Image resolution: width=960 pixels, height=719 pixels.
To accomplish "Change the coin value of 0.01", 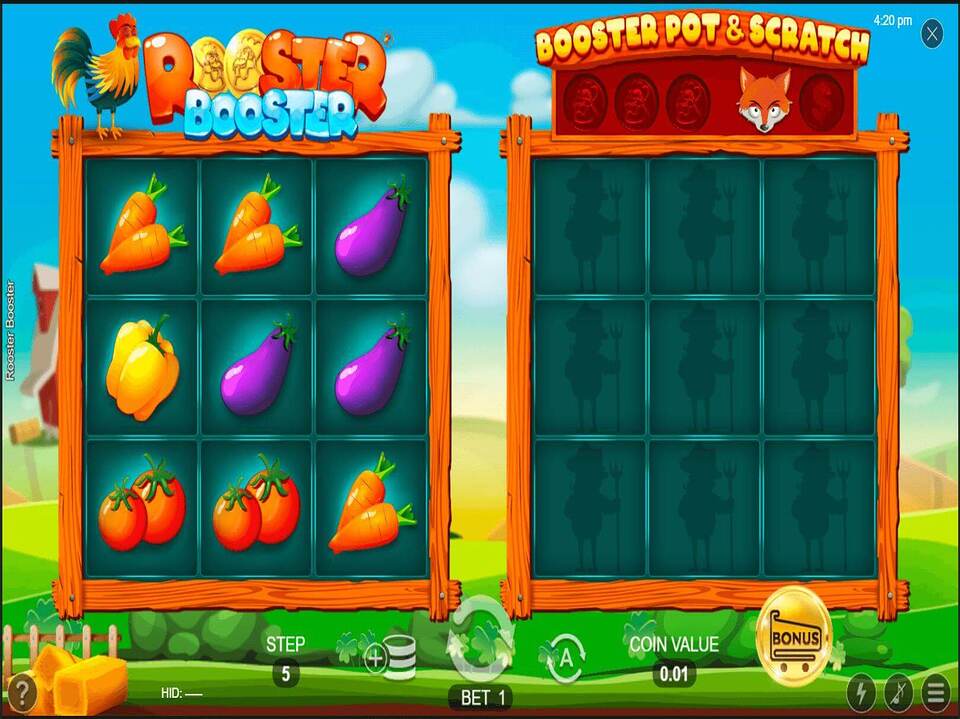I will (674, 674).
